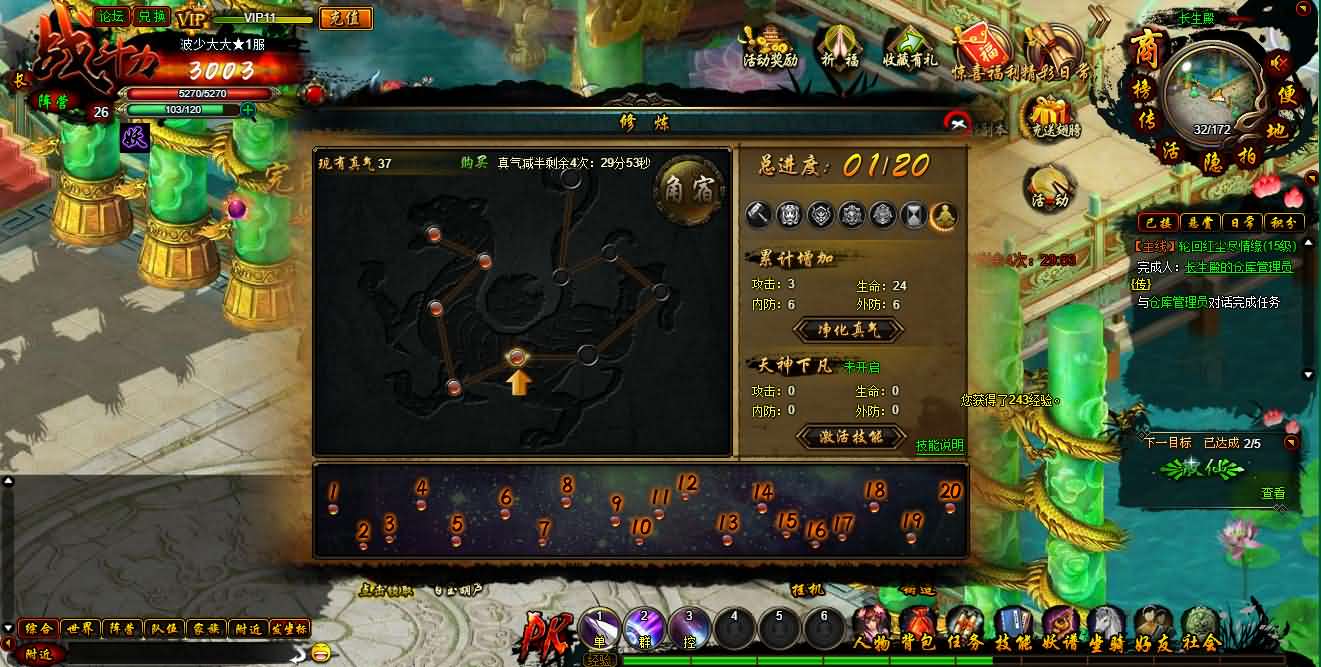Open the 技能说明 link
The image size is (1321, 667).
pyautogui.click(x=939, y=446)
